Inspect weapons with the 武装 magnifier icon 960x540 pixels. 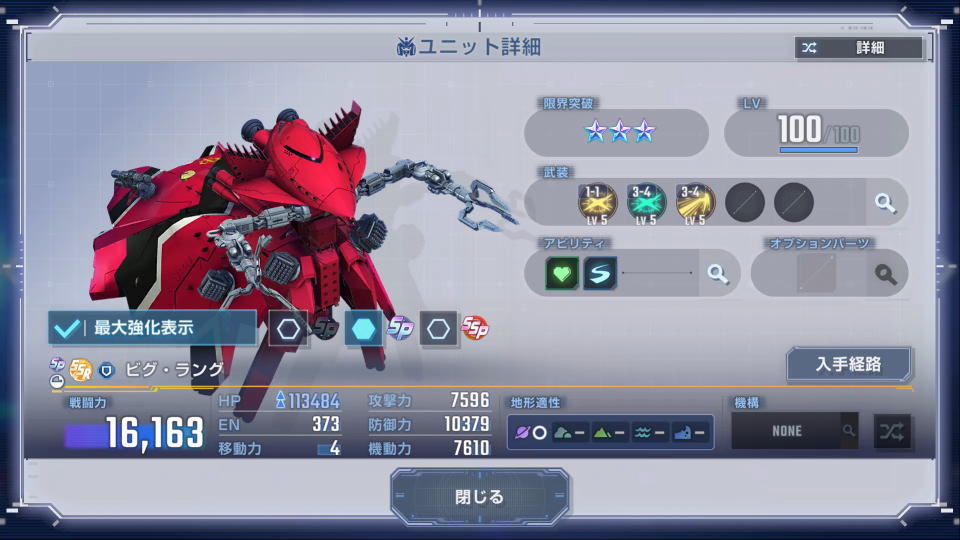point(885,203)
